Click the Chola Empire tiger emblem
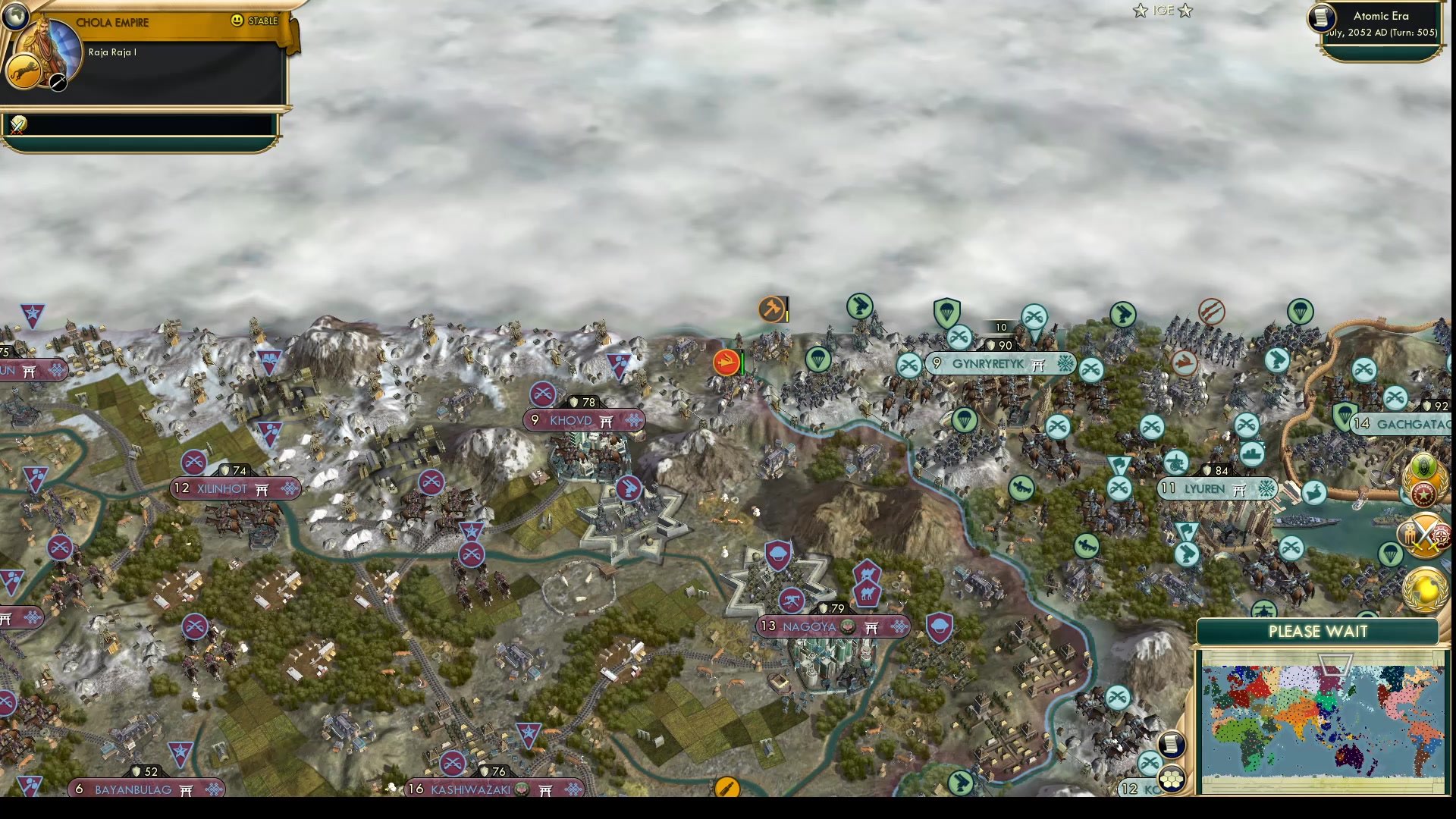The image size is (1456, 819). pyautogui.click(x=24, y=73)
